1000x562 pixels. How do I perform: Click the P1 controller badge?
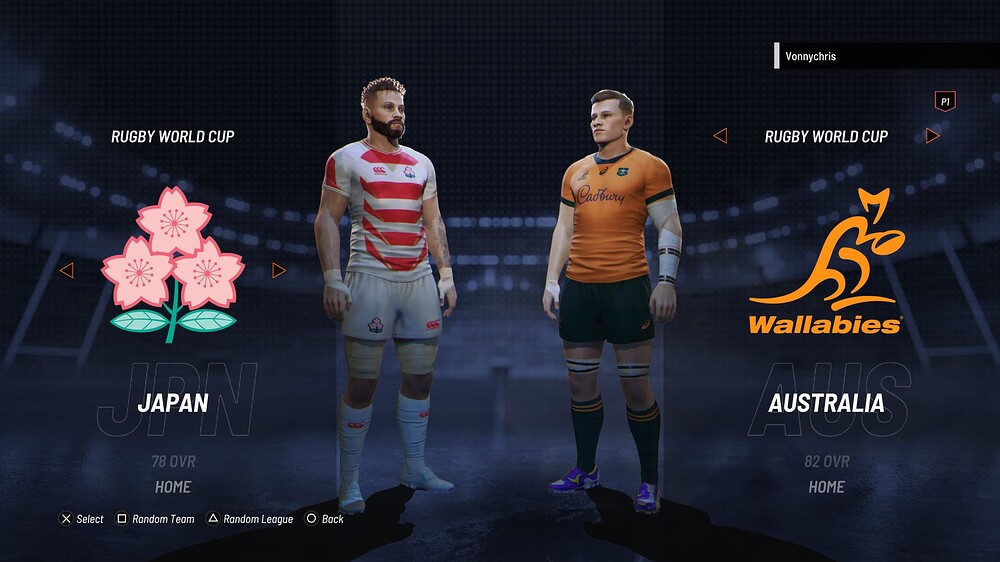click(944, 101)
